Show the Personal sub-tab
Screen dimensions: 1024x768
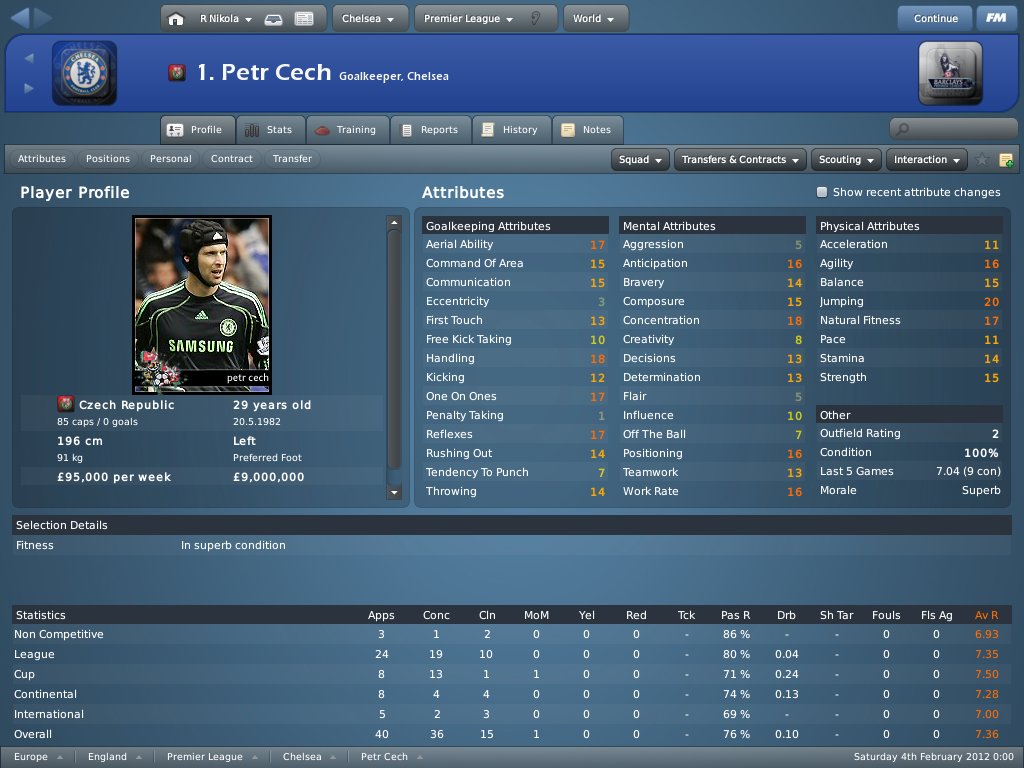[x=171, y=159]
